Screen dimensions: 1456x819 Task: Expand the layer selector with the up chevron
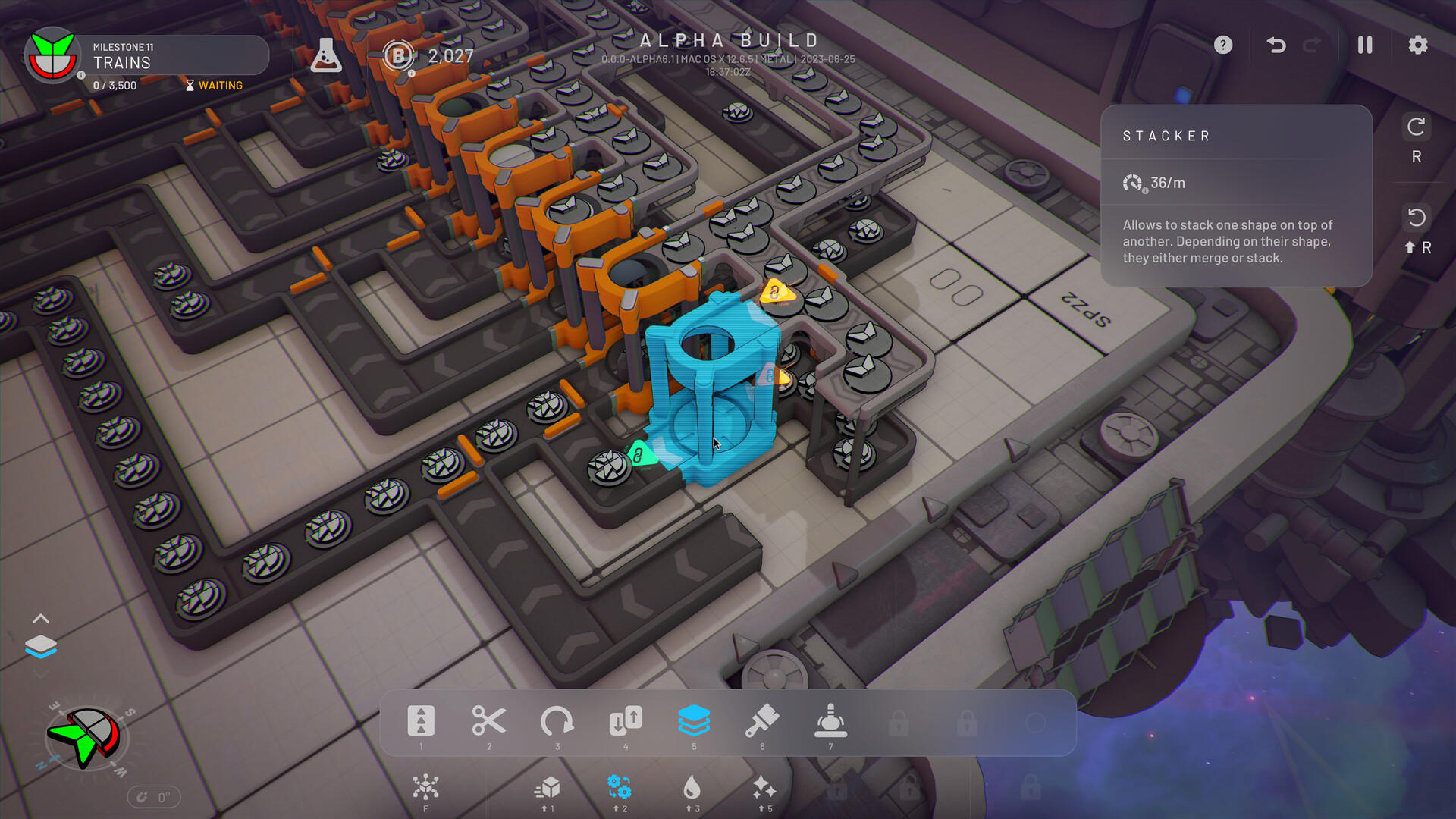tap(42, 618)
